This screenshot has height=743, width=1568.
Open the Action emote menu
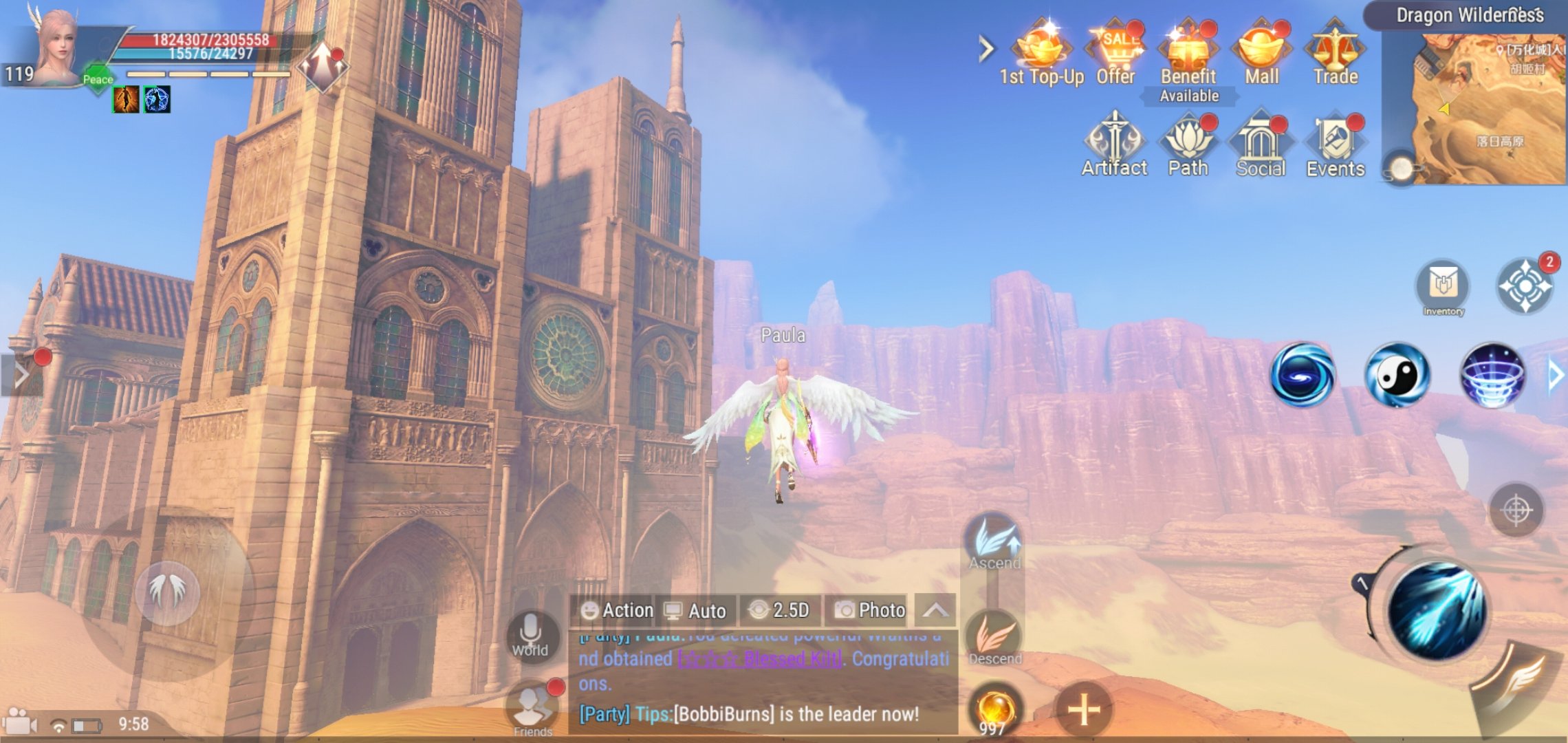(617, 610)
